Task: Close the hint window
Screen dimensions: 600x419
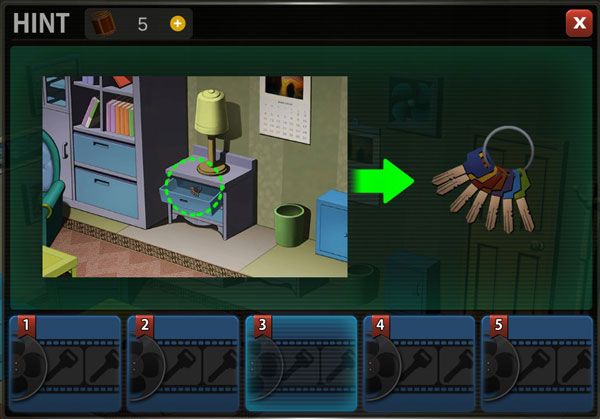Action: tap(578, 23)
